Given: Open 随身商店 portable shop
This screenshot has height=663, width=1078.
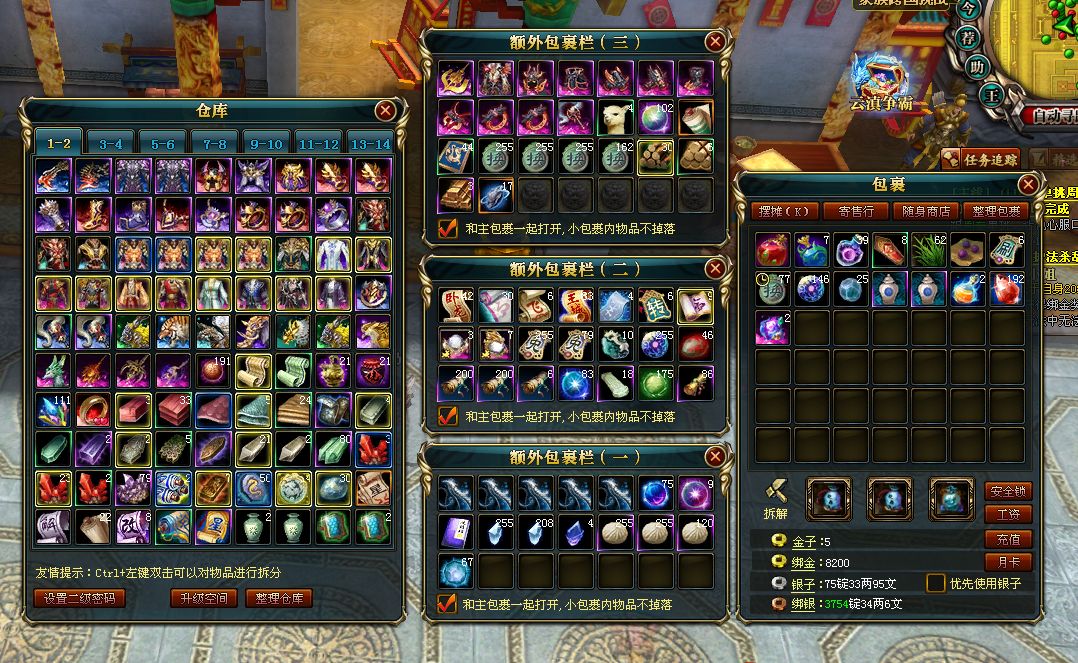Looking at the screenshot, I should click(x=925, y=211).
